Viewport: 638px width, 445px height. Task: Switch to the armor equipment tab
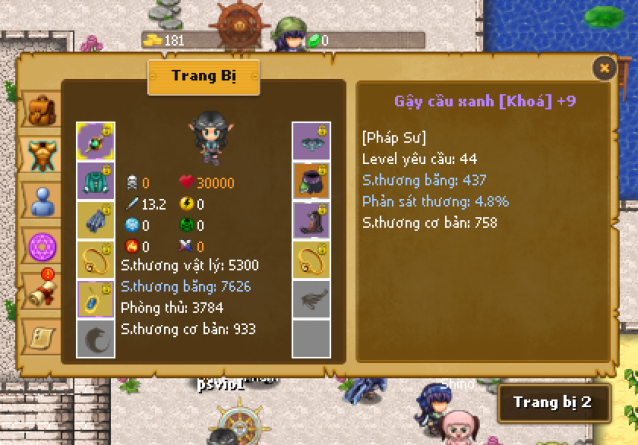pos(40,155)
